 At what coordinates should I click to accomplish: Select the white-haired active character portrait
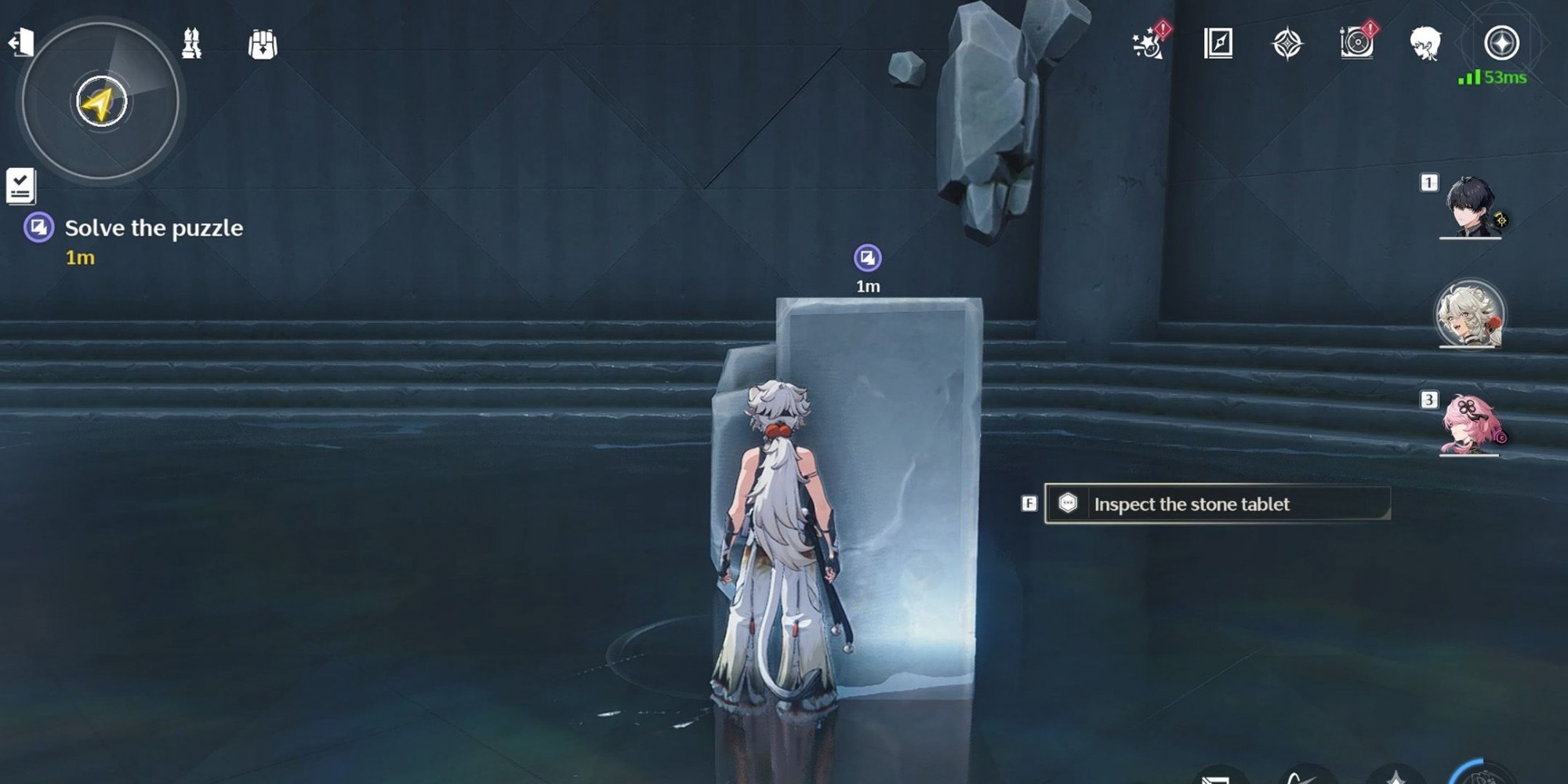pyautogui.click(x=1469, y=314)
